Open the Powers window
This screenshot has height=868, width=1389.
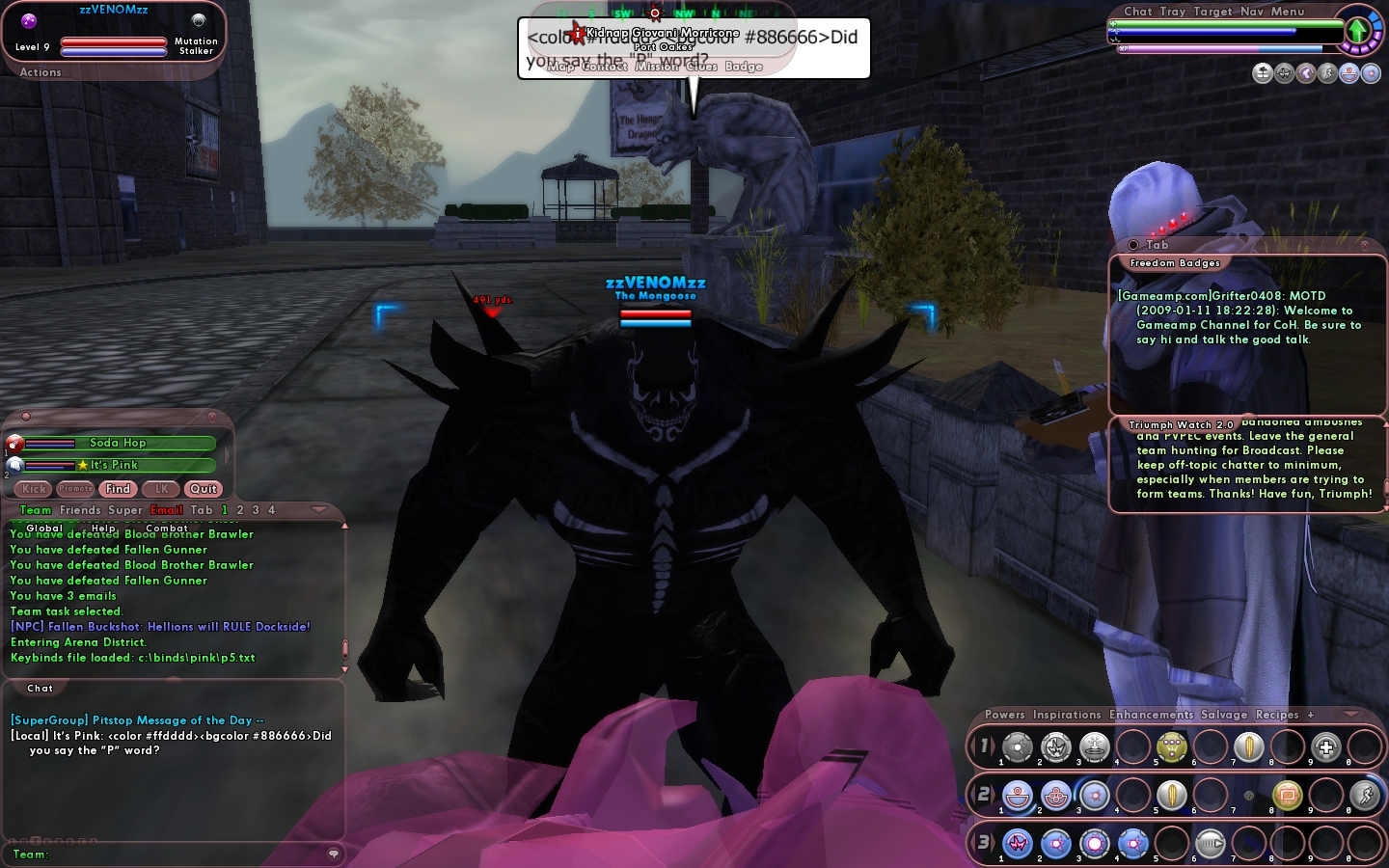(x=1005, y=715)
